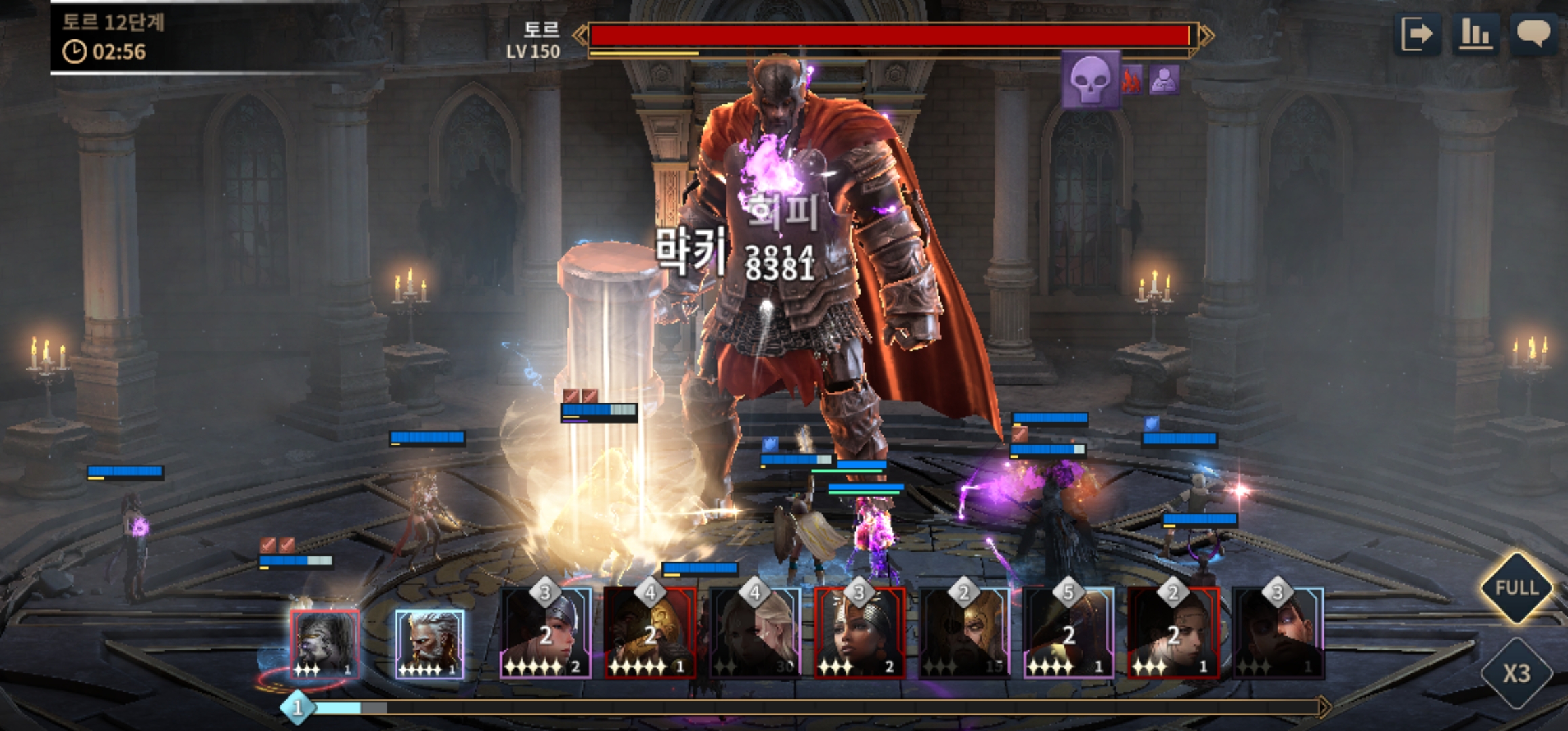
Task: Change the X3 battle speed
Action: pyautogui.click(x=1517, y=673)
